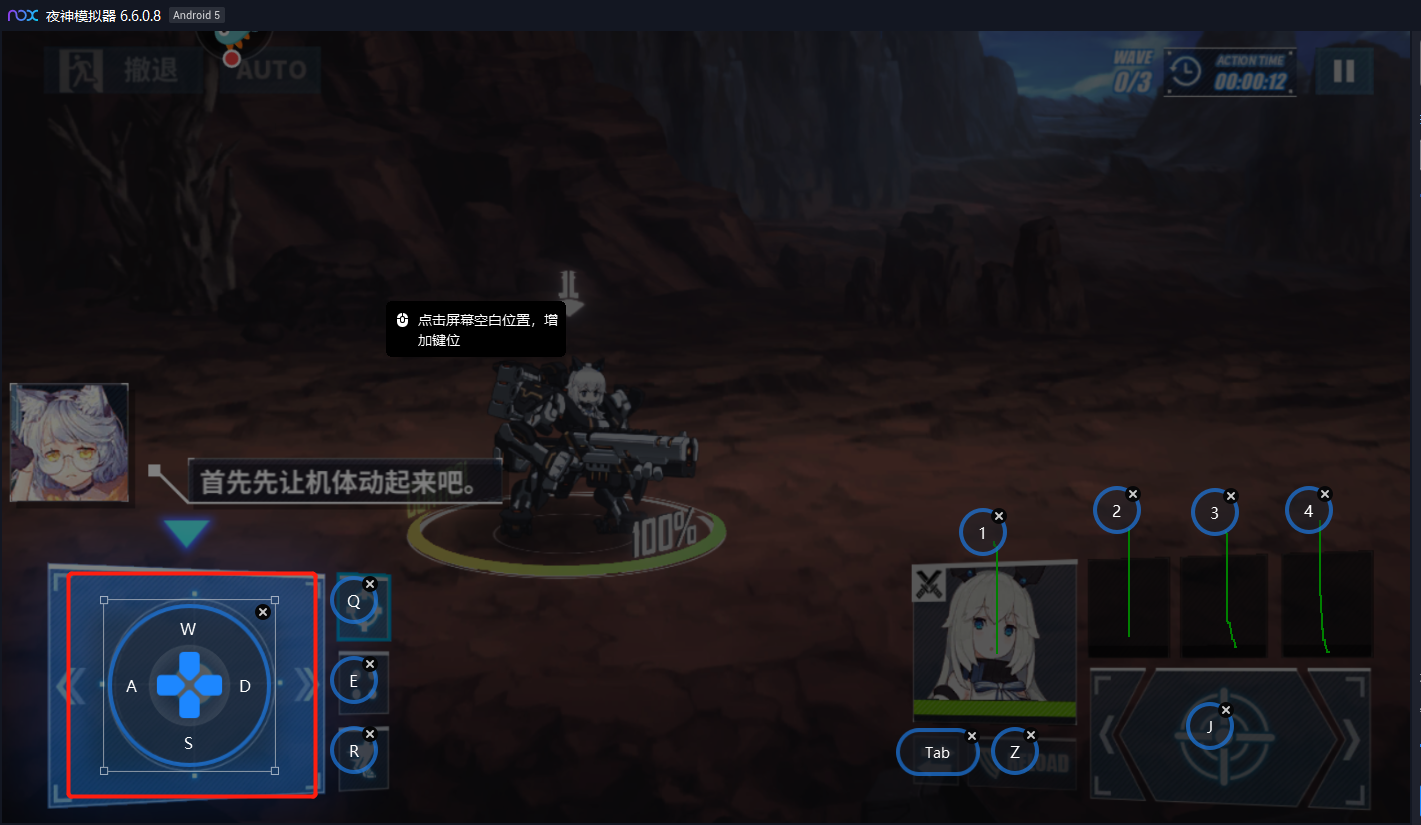Select the Q keybind mapping
Viewport: 1421px width, 825px height.
coord(353,601)
